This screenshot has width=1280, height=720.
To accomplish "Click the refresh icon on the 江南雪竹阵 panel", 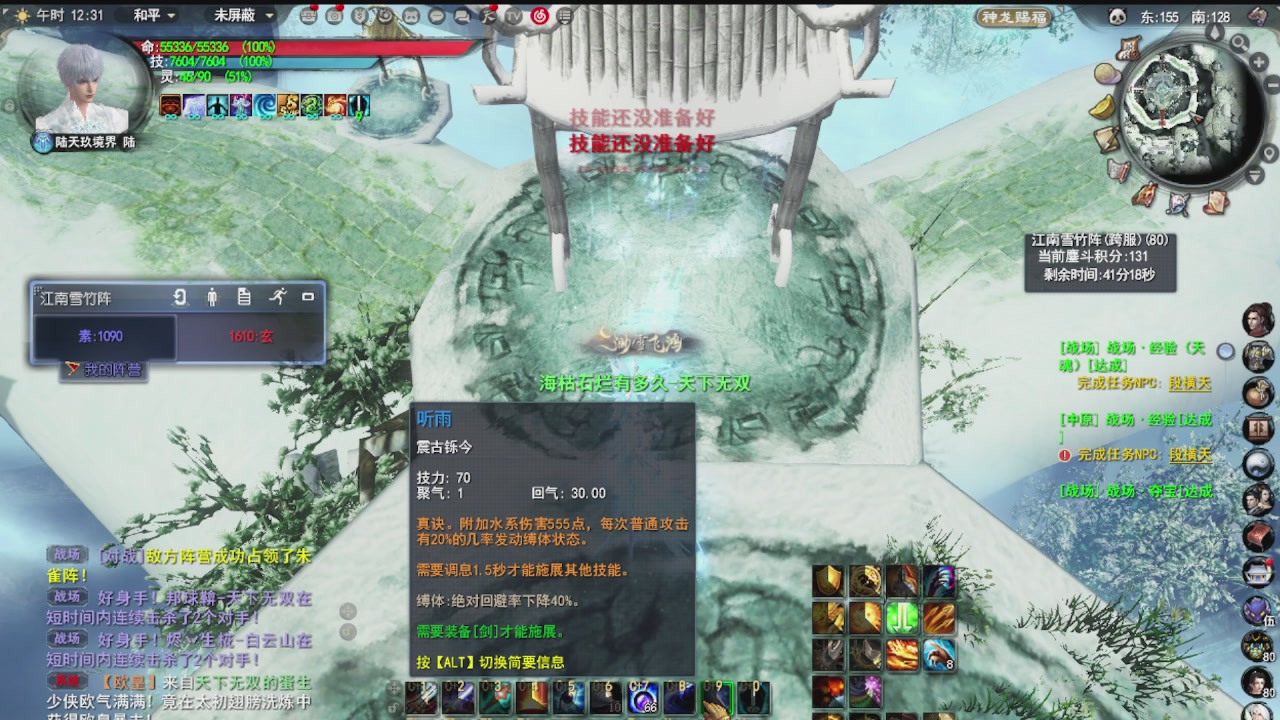I will click(180, 298).
